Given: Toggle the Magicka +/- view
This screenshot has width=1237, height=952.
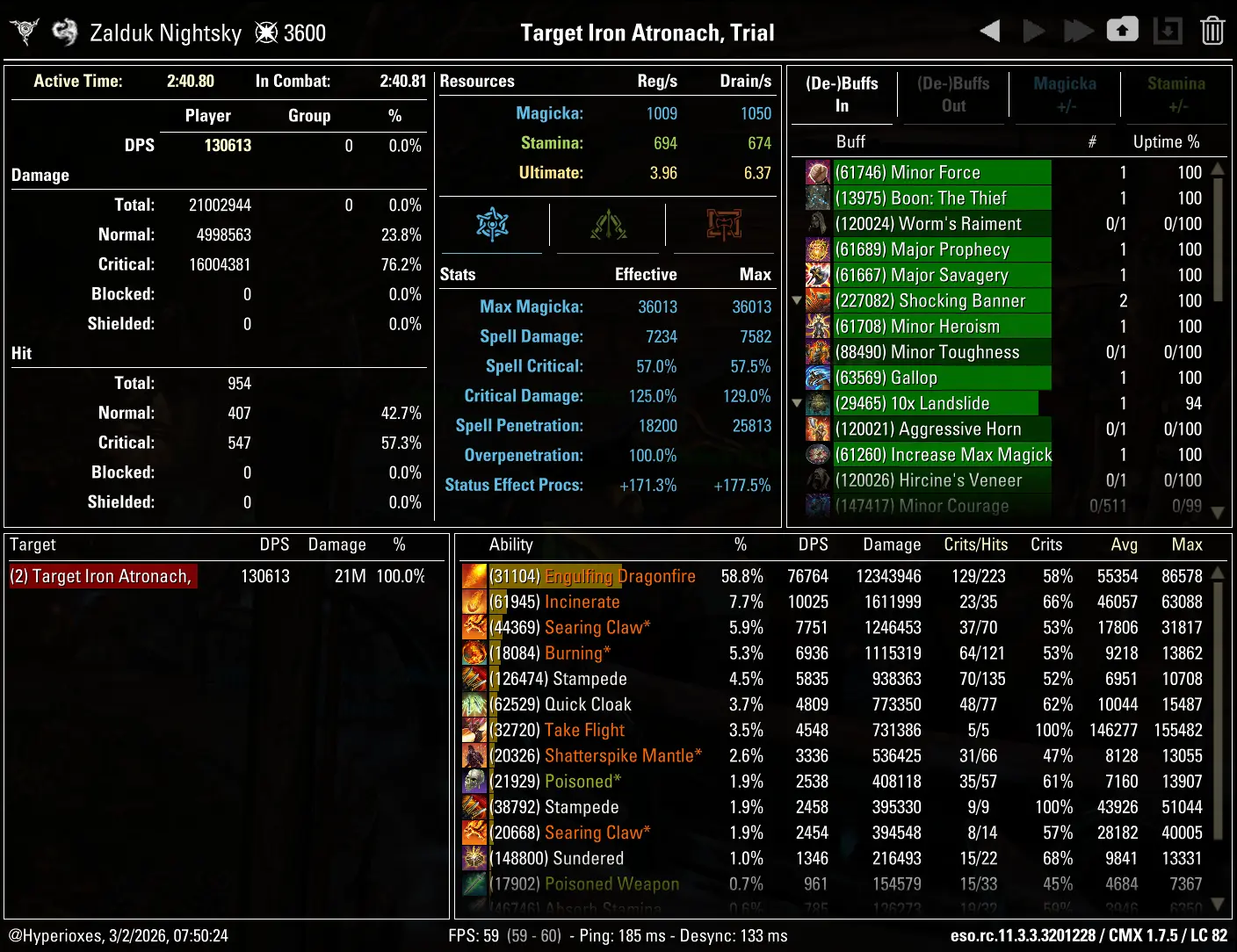Looking at the screenshot, I should click(x=1064, y=94).
